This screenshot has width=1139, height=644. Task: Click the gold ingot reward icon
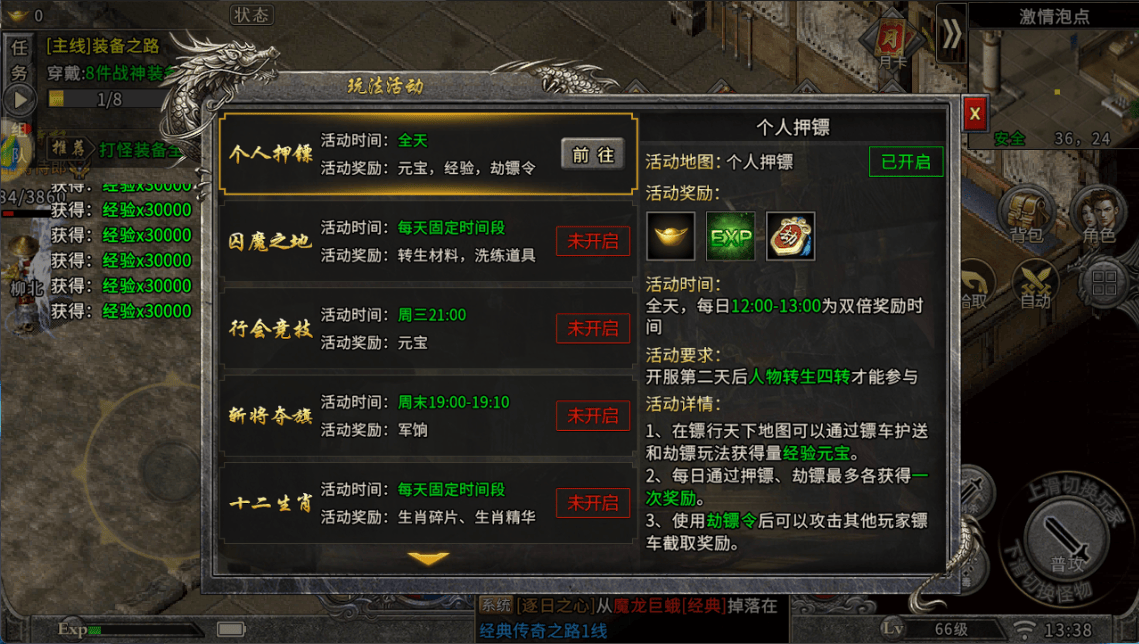point(670,236)
